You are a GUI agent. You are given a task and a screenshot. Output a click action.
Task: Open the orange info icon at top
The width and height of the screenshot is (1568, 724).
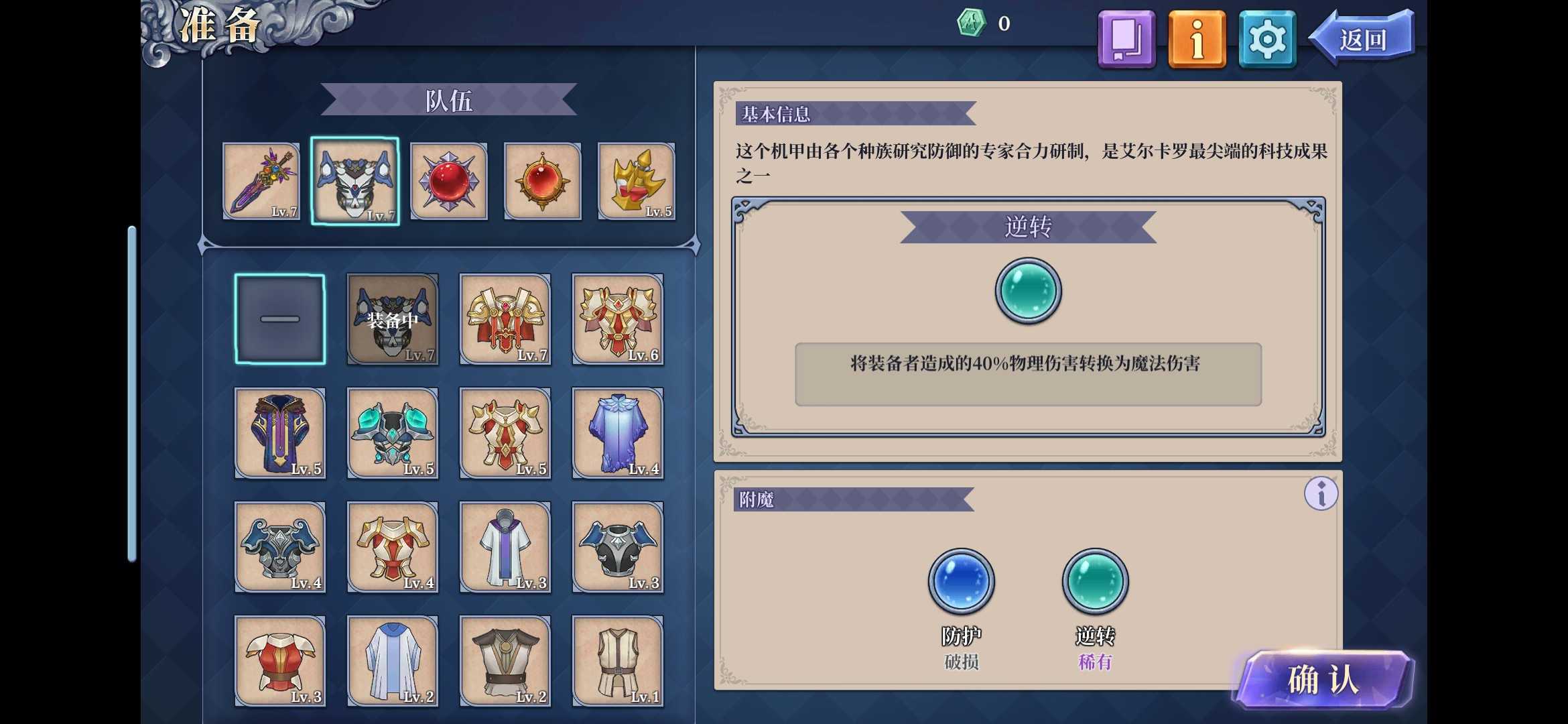(1196, 39)
